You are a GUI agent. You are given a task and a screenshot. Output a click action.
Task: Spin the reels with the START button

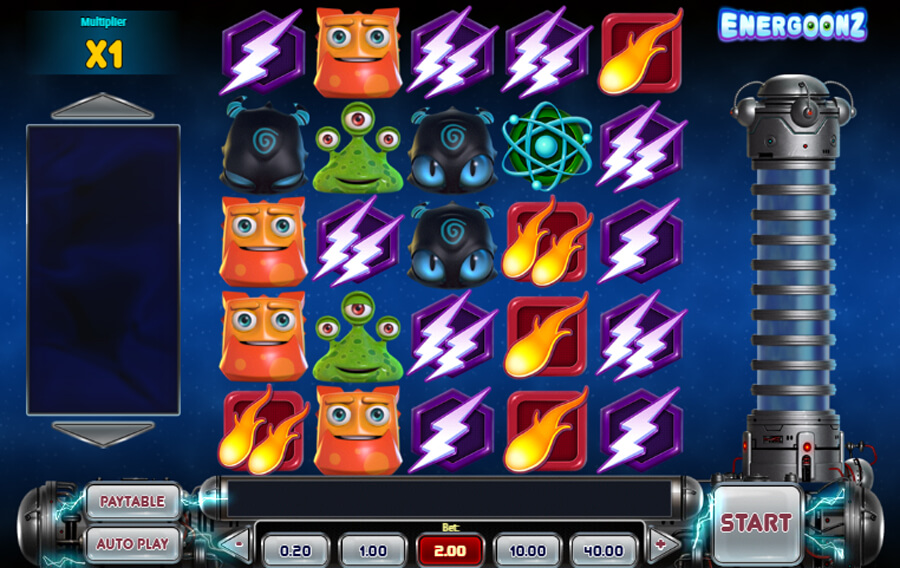[x=756, y=522]
